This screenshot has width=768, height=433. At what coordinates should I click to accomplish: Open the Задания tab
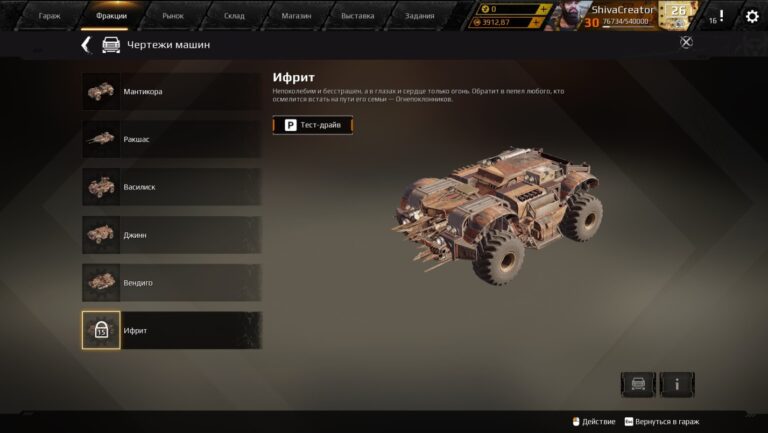pyautogui.click(x=421, y=16)
